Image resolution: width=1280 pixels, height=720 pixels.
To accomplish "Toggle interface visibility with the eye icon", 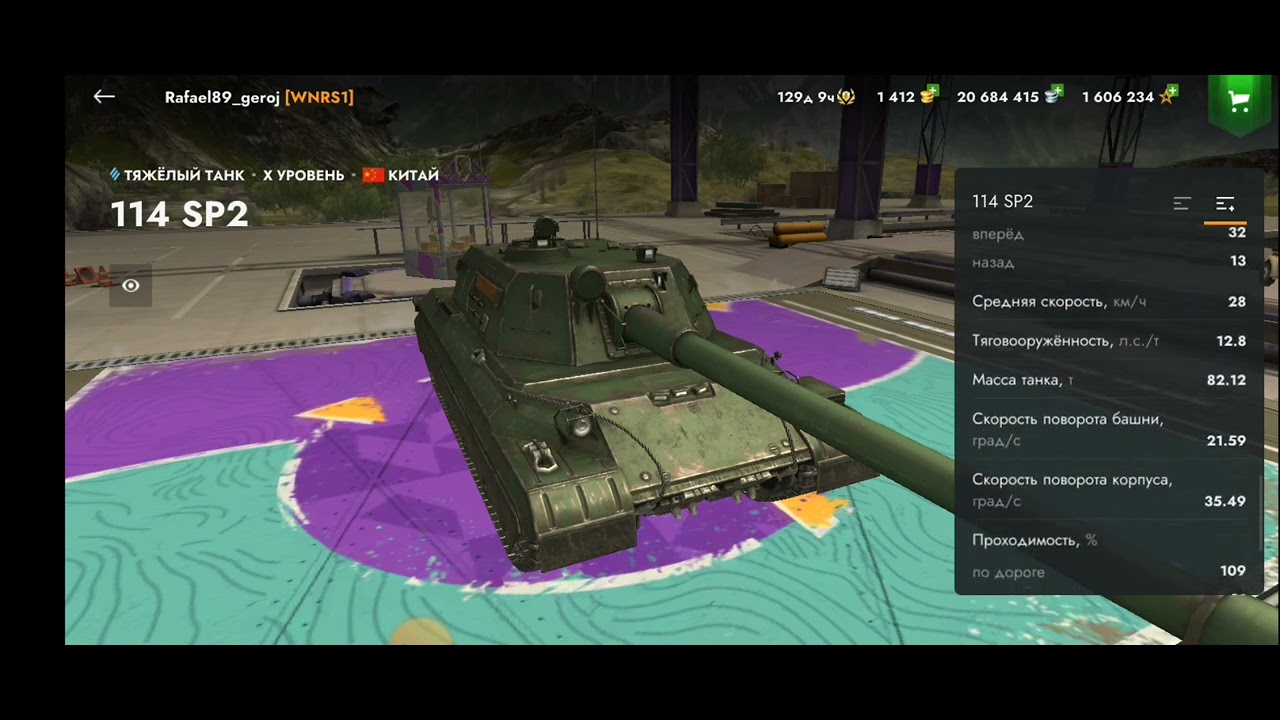I will [131, 286].
